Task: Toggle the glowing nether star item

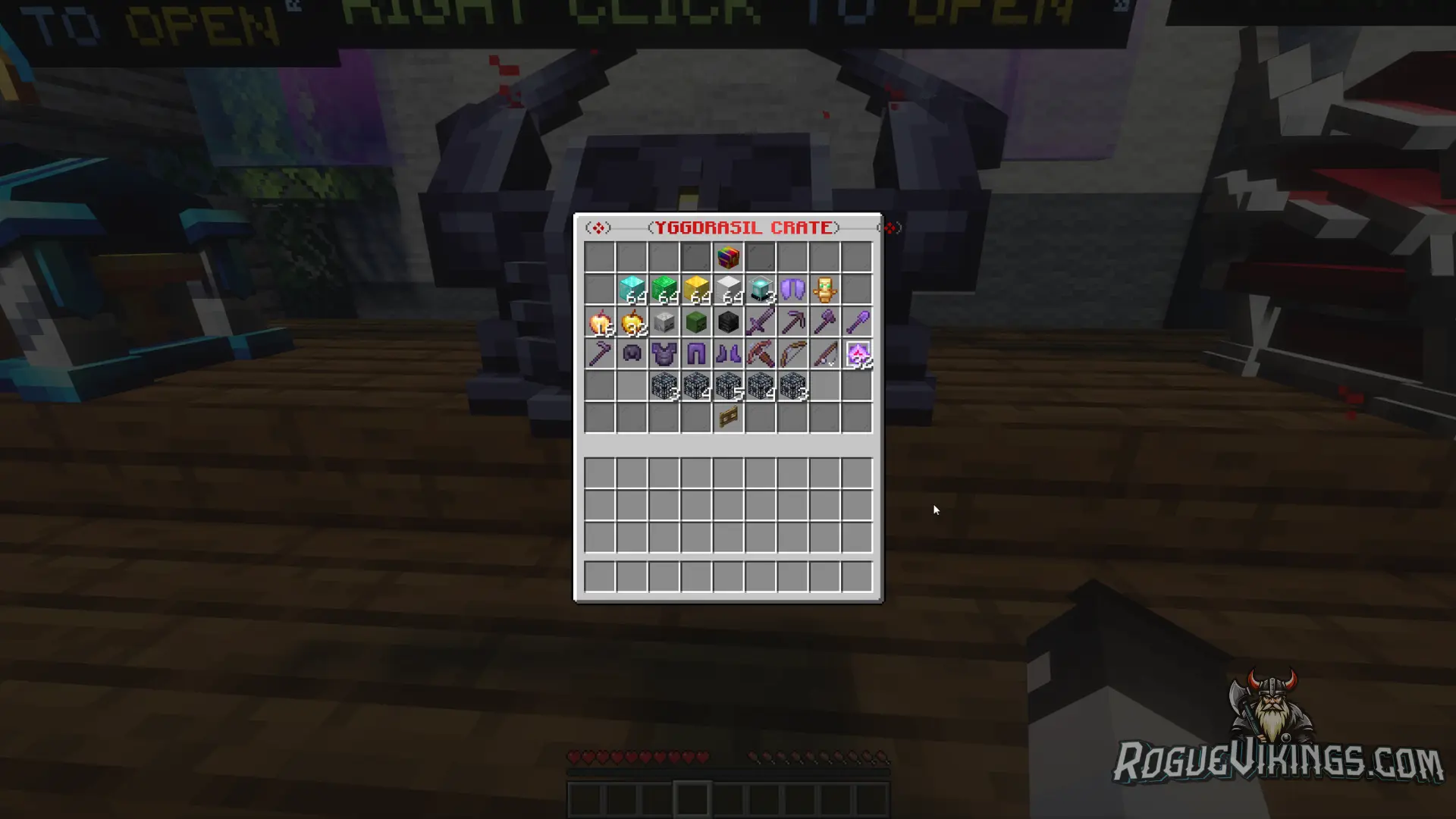Action: click(x=858, y=353)
